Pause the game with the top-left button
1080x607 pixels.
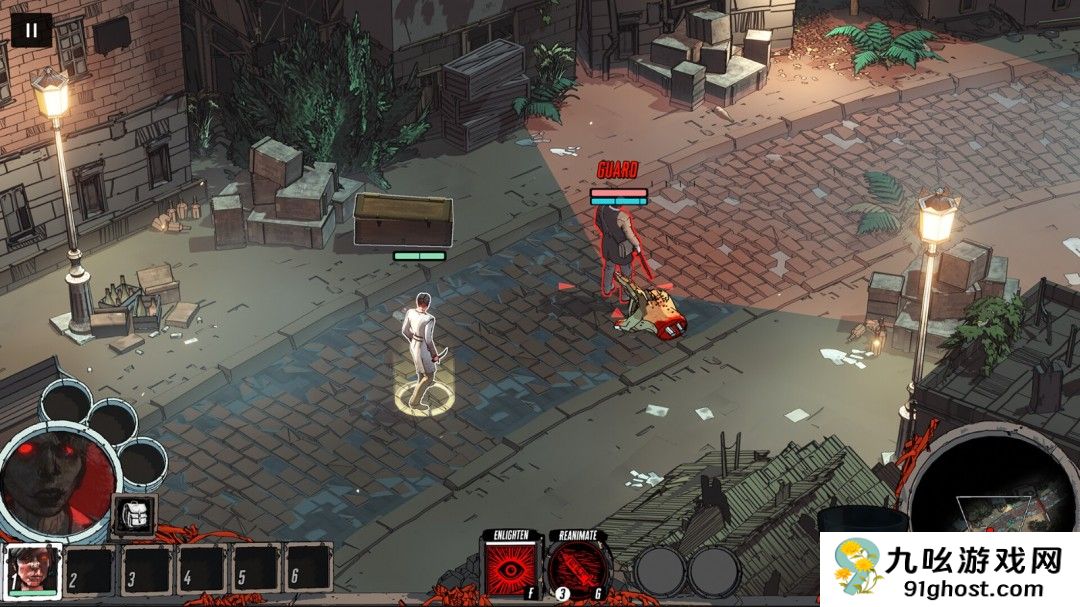31,30
